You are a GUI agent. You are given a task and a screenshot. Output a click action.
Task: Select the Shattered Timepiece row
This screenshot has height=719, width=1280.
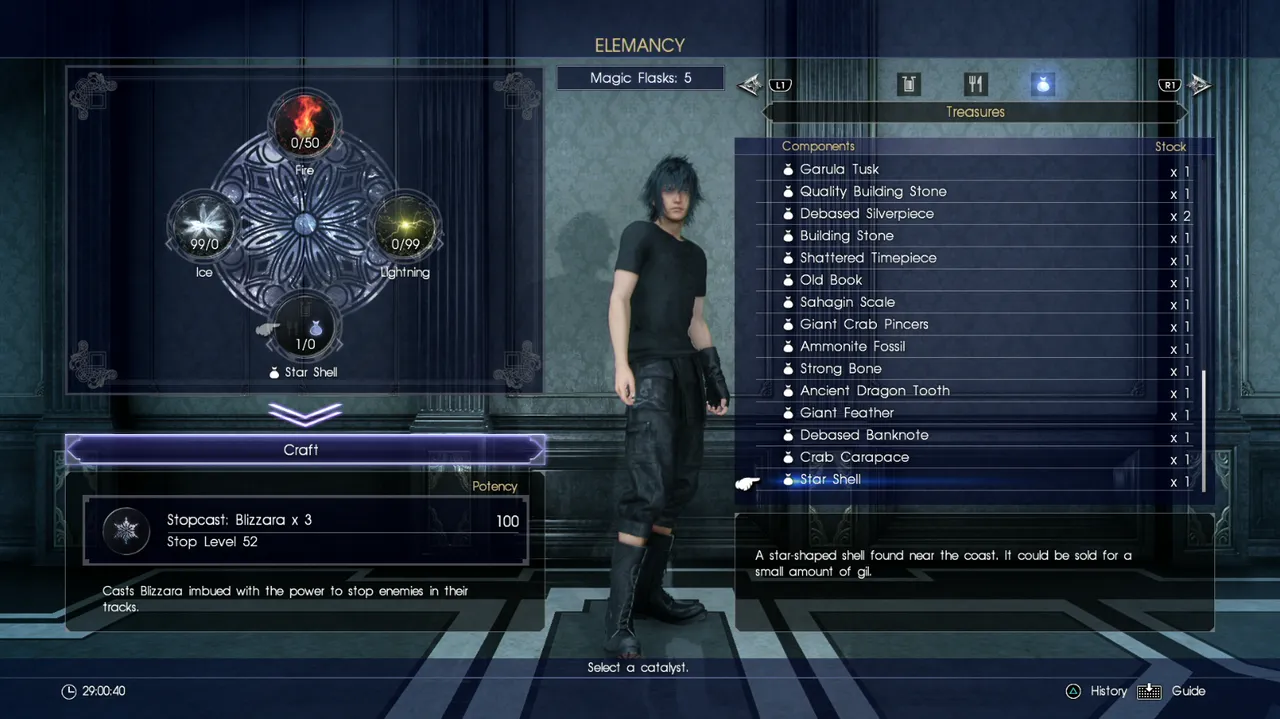pyautogui.click(x=868, y=258)
